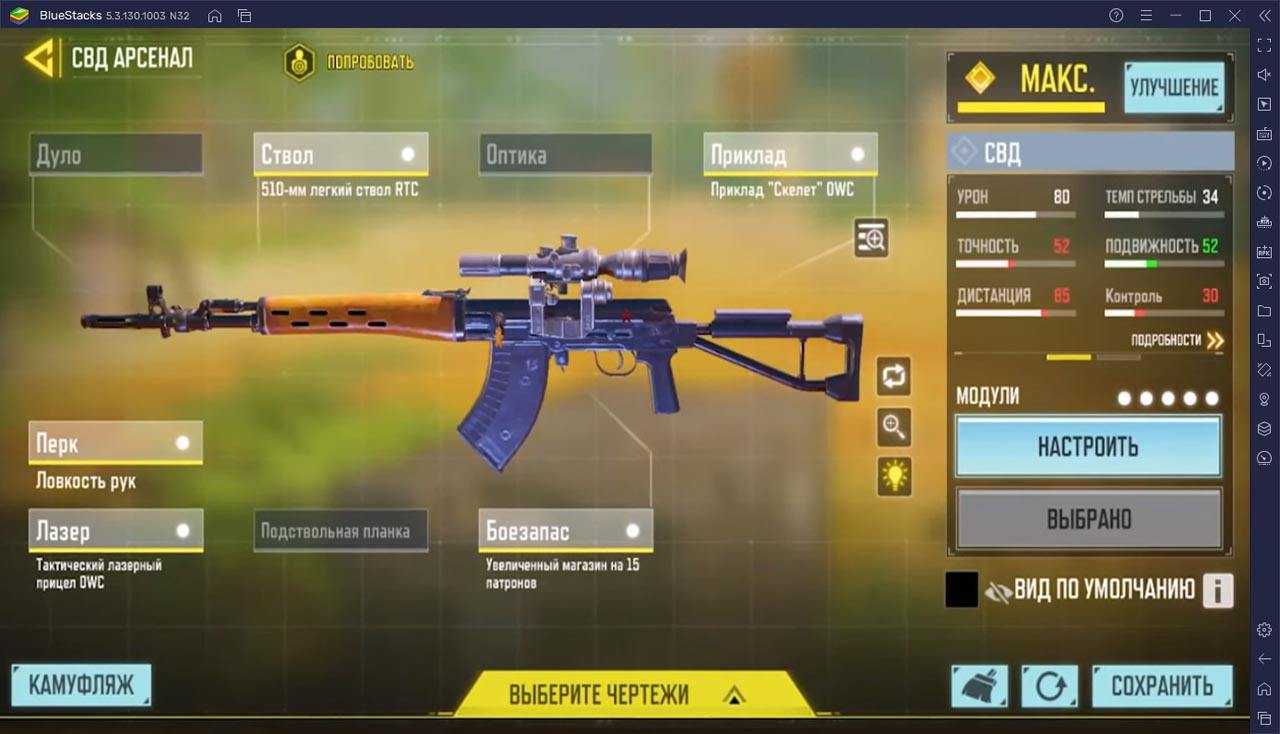Click the Настроить button
The height and width of the screenshot is (734, 1280).
pos(1088,446)
